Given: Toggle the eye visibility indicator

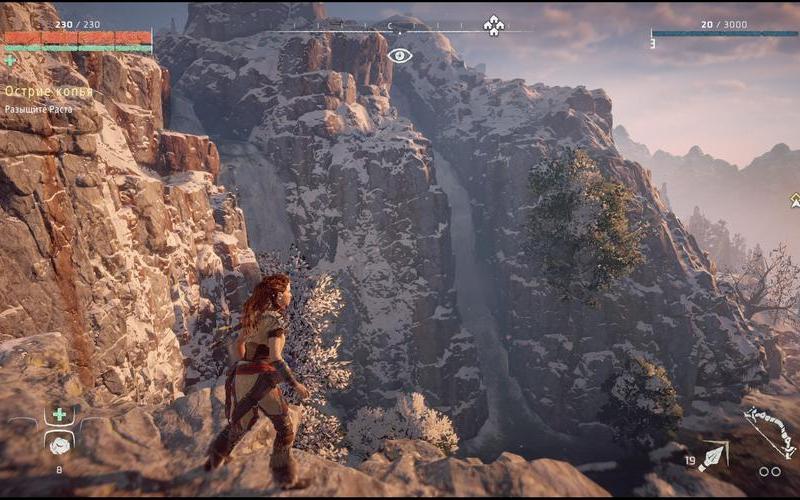Looking at the screenshot, I should 400,56.
